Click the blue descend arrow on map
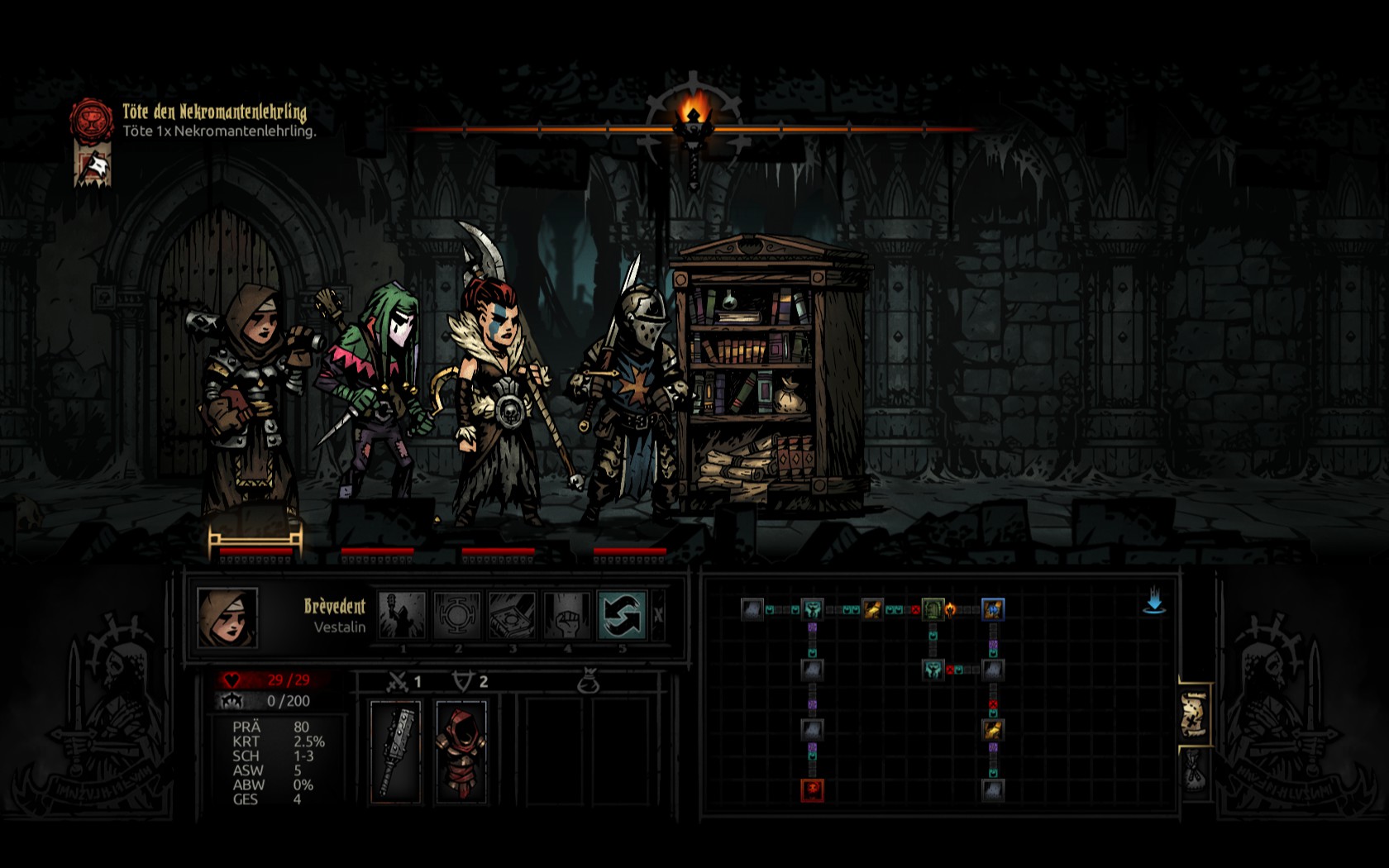The height and width of the screenshot is (868, 1389). coord(1154,602)
